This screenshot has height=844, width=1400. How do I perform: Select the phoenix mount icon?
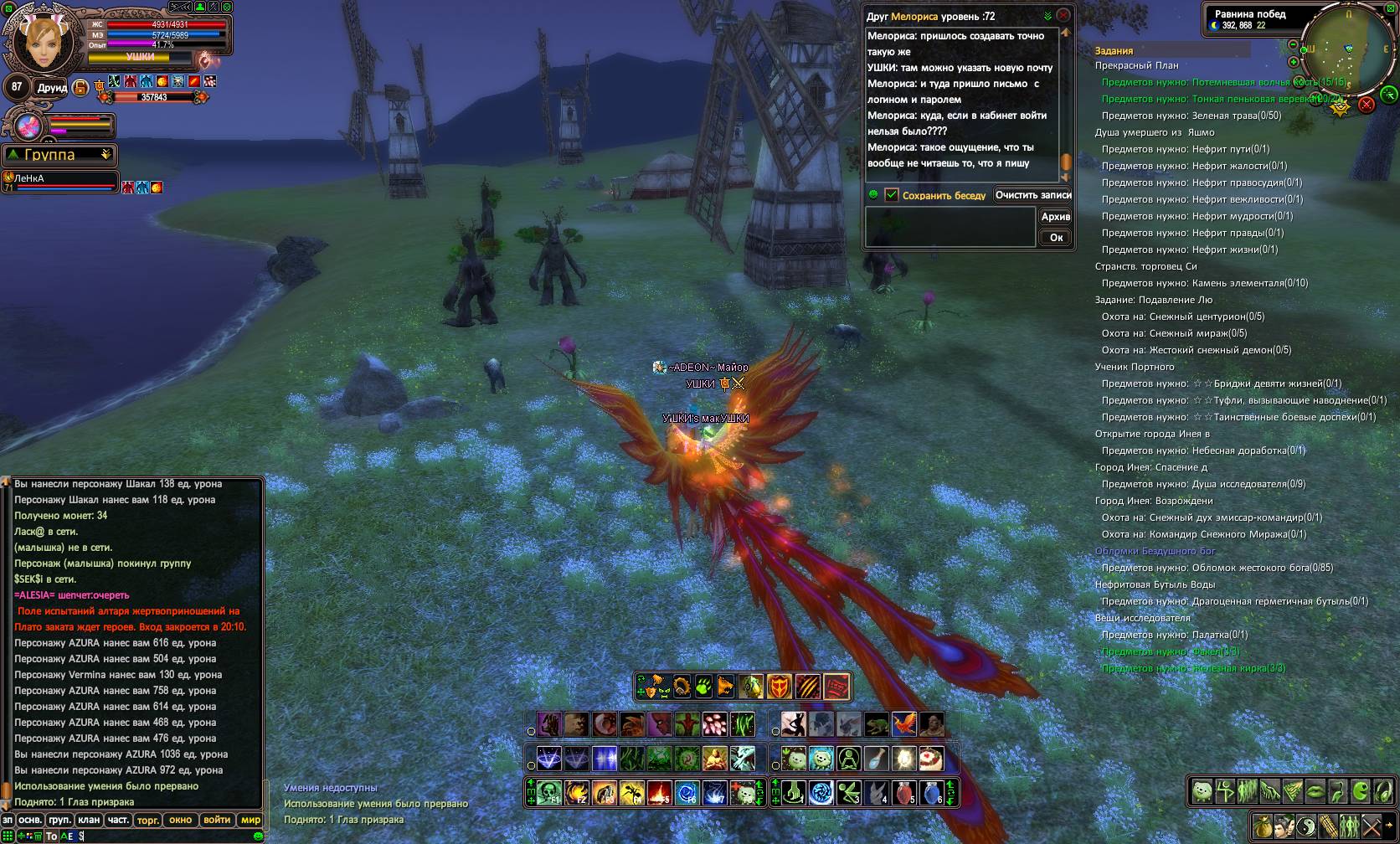[x=903, y=724]
